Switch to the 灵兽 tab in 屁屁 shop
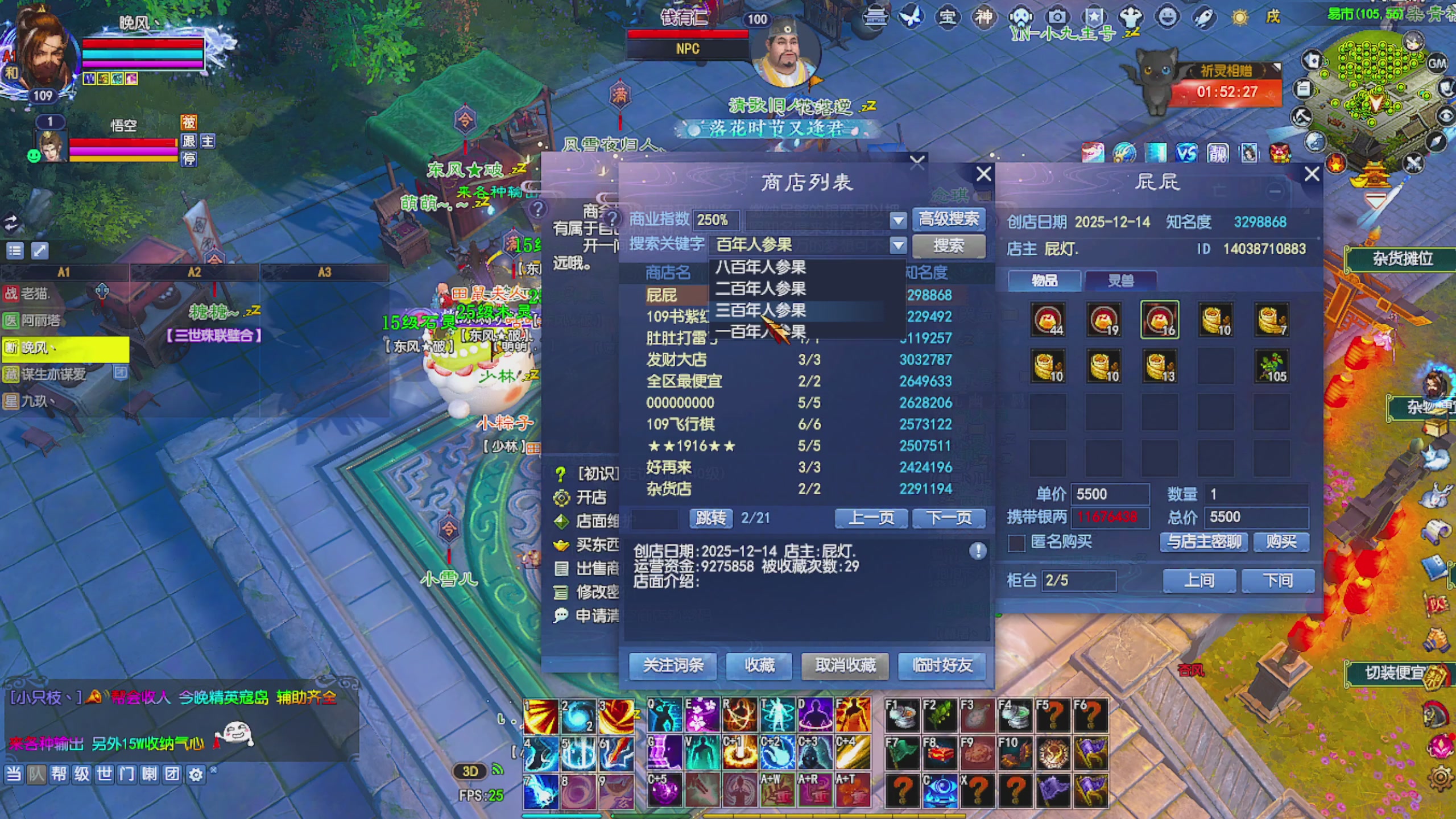The image size is (1456, 819). [x=1121, y=280]
